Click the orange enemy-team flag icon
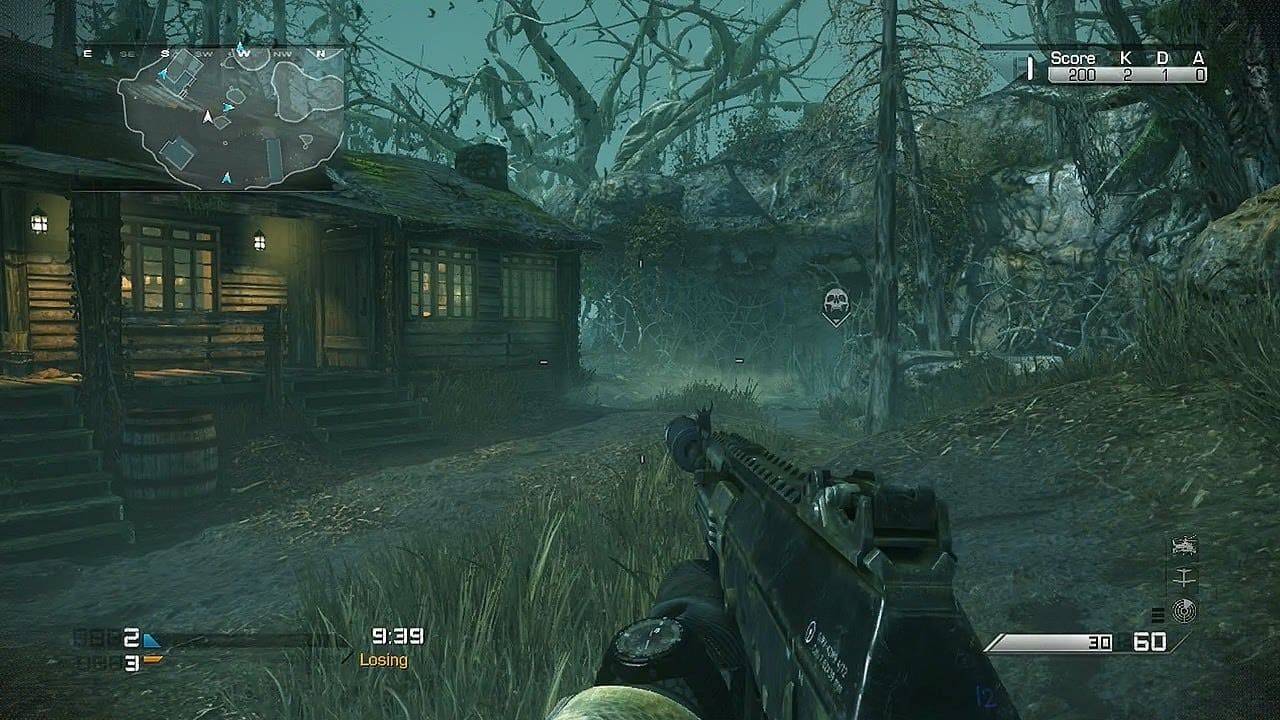1280x720 pixels. (152, 661)
